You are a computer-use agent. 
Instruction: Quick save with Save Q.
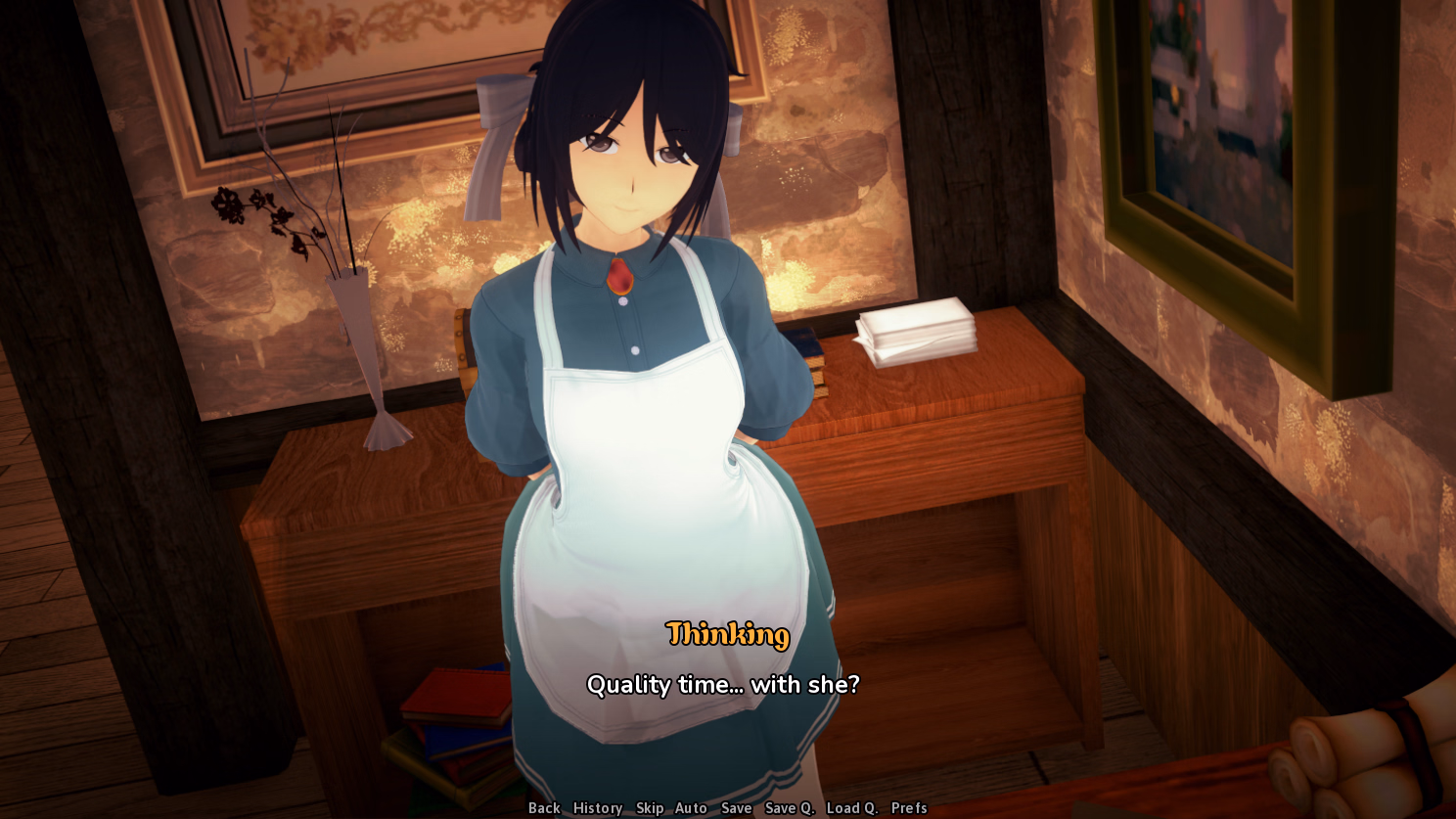tap(790, 808)
